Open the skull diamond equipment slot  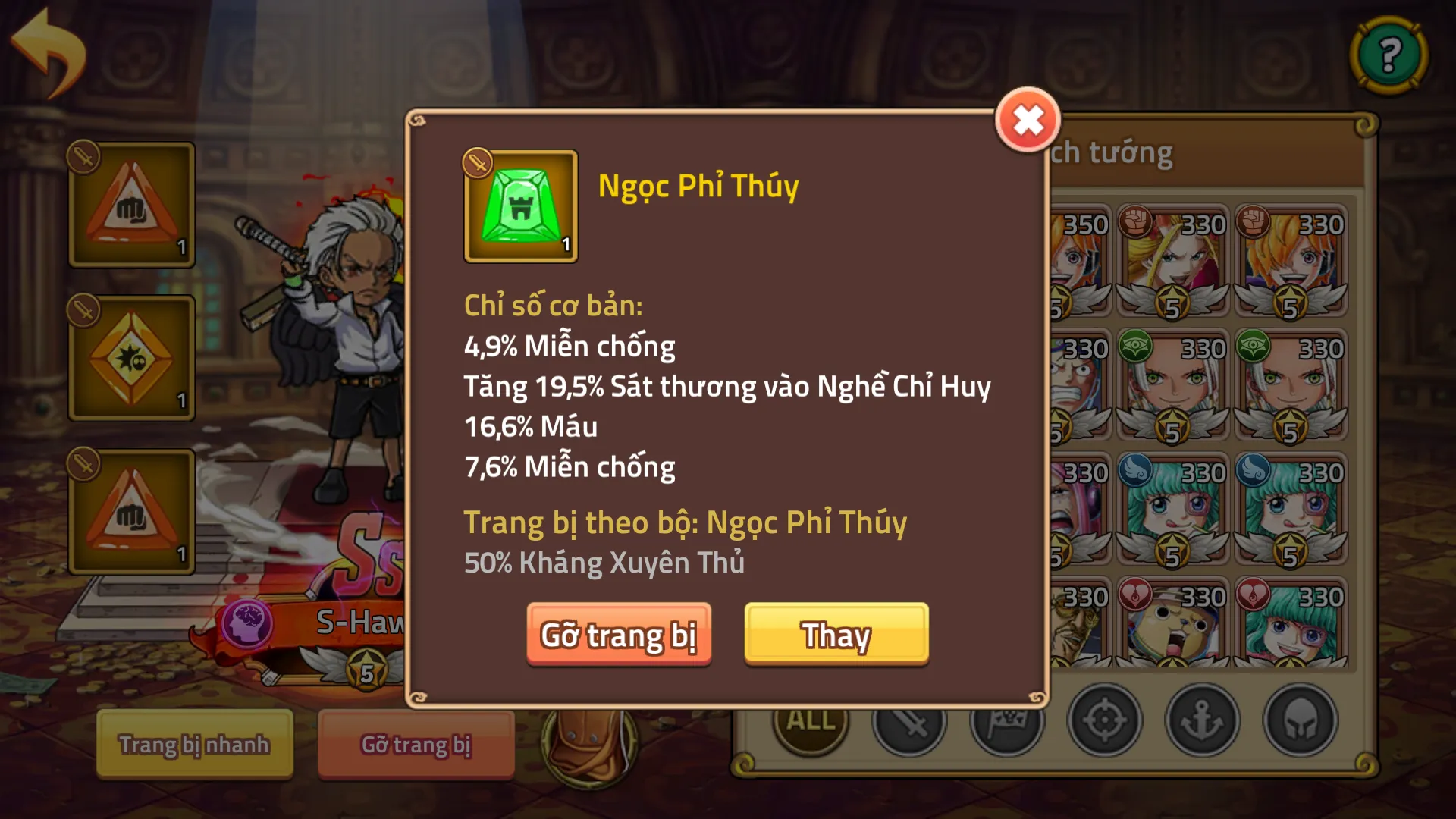click(x=130, y=356)
